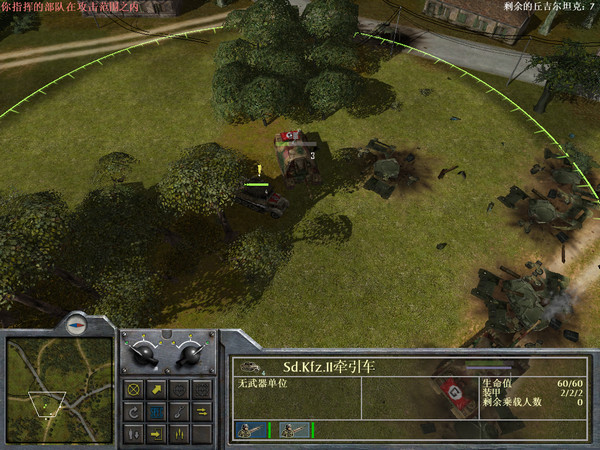
Task: Choose the blue grid command button
Action: click(156, 411)
